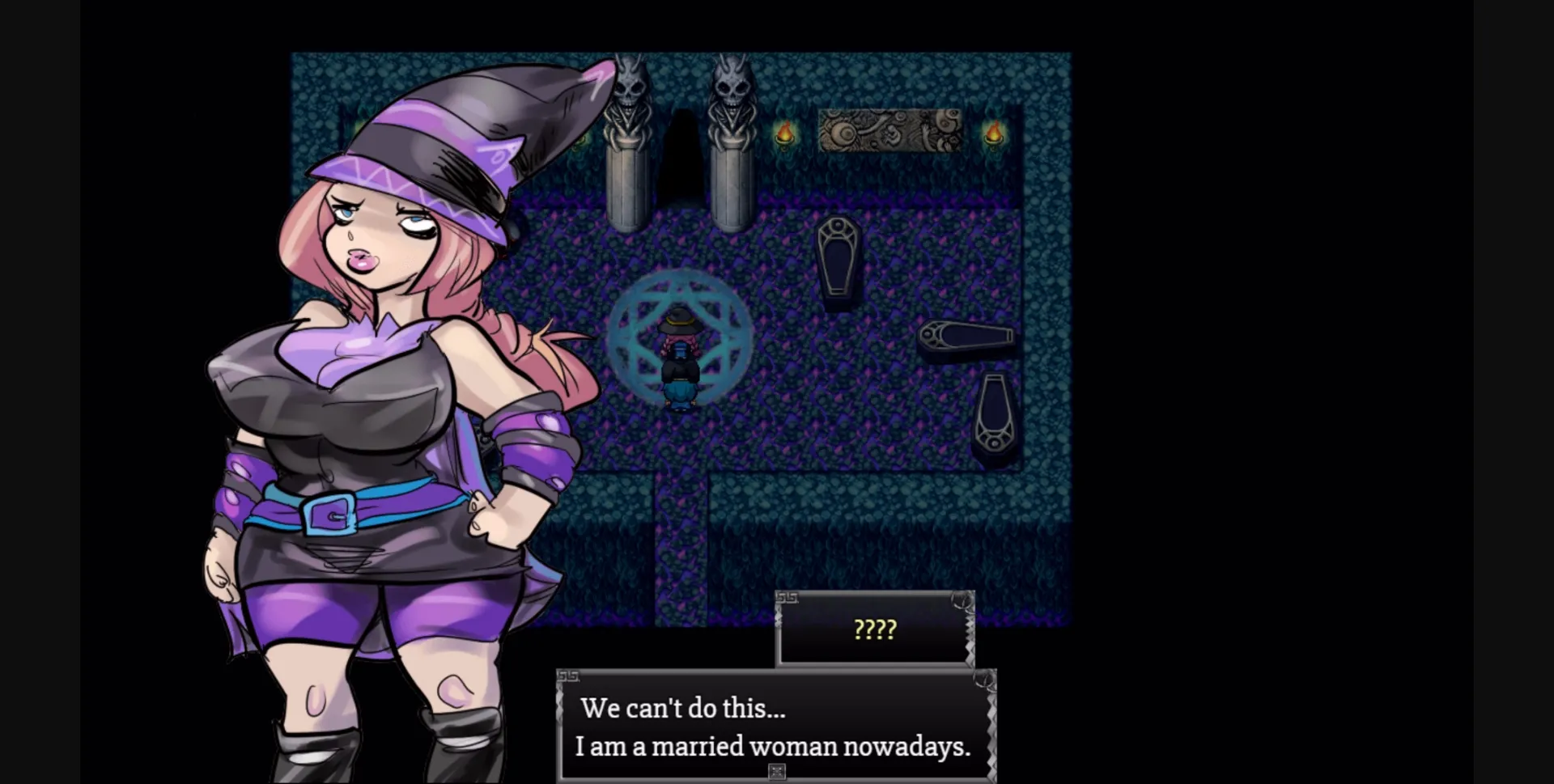1554x784 pixels.
Task: Advance the dialogue box to continue the conversation
Action: point(773,728)
